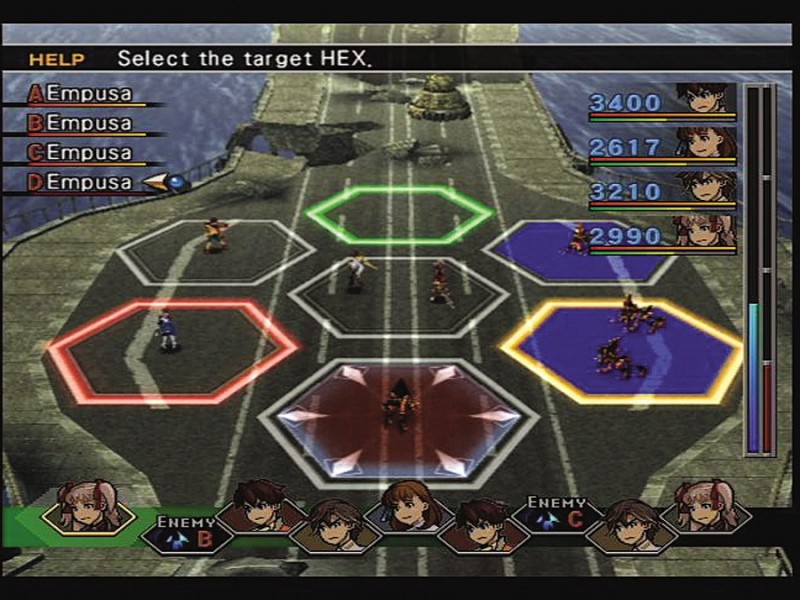Select the party member with 3210 HP
This screenshot has height=600, width=800.
662,190
